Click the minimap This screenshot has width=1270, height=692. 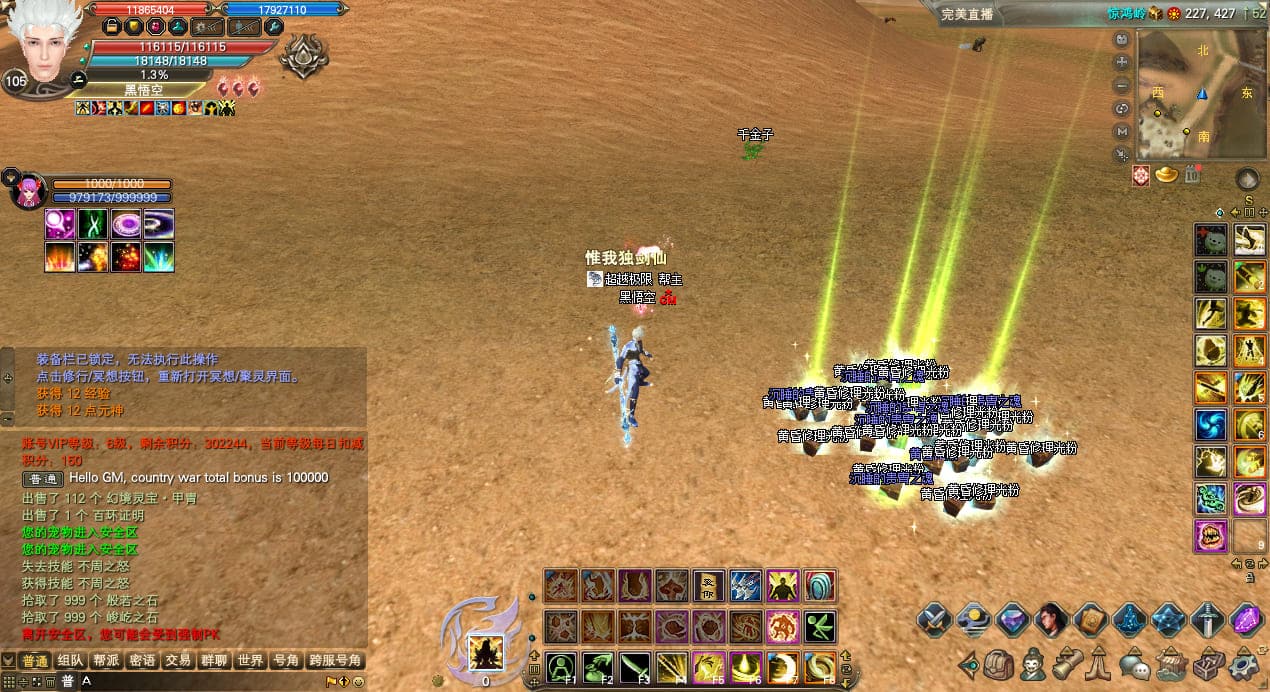(x=1200, y=95)
